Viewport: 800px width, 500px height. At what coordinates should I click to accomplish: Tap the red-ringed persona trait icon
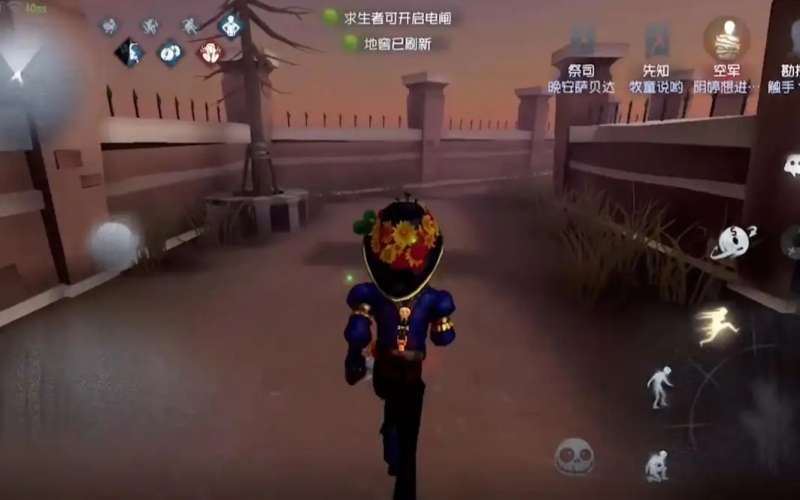(x=209, y=52)
